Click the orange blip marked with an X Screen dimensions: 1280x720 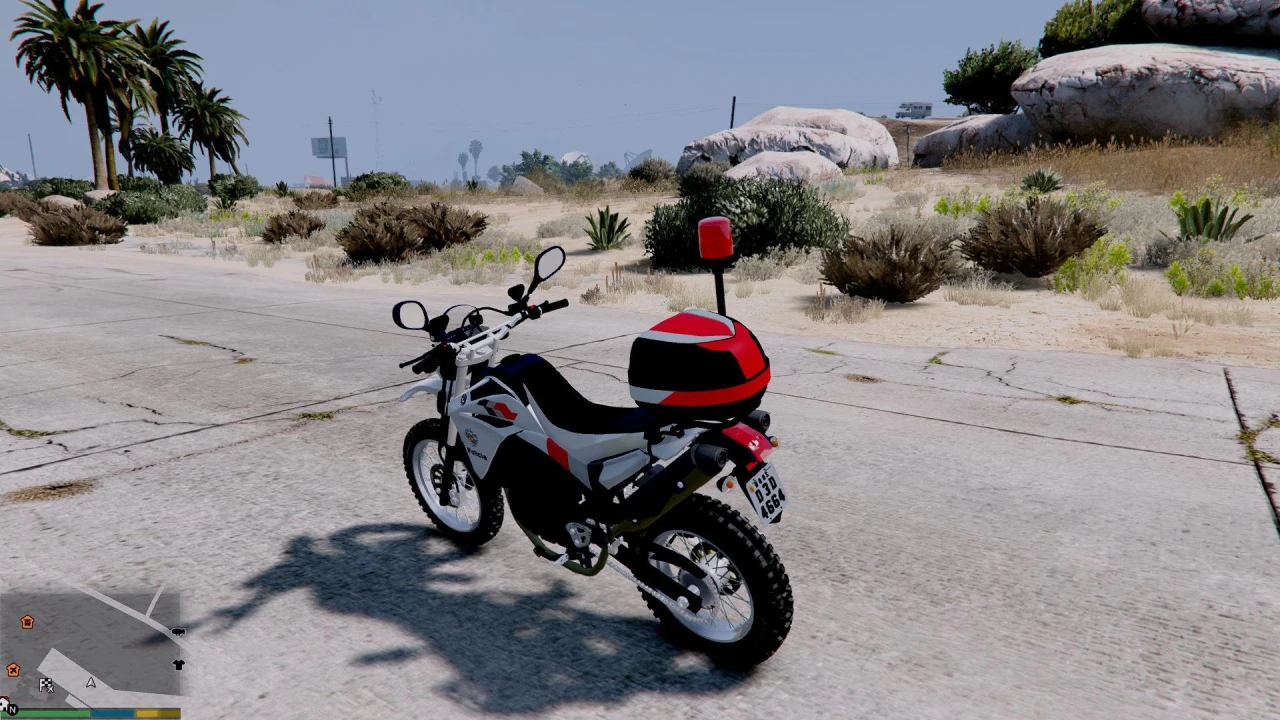click(x=13, y=668)
